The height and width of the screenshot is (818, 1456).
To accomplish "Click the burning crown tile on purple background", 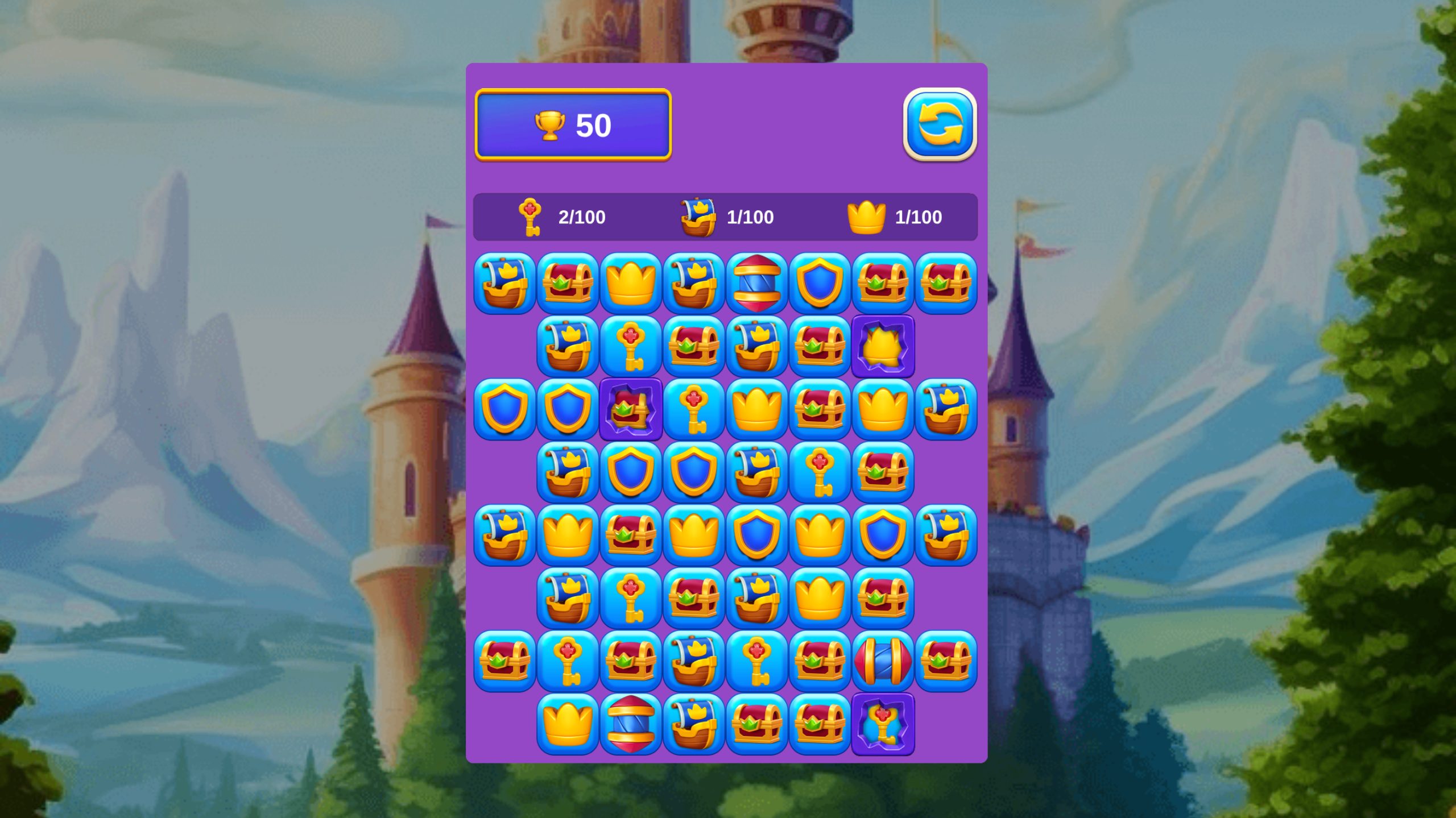I will (x=884, y=347).
